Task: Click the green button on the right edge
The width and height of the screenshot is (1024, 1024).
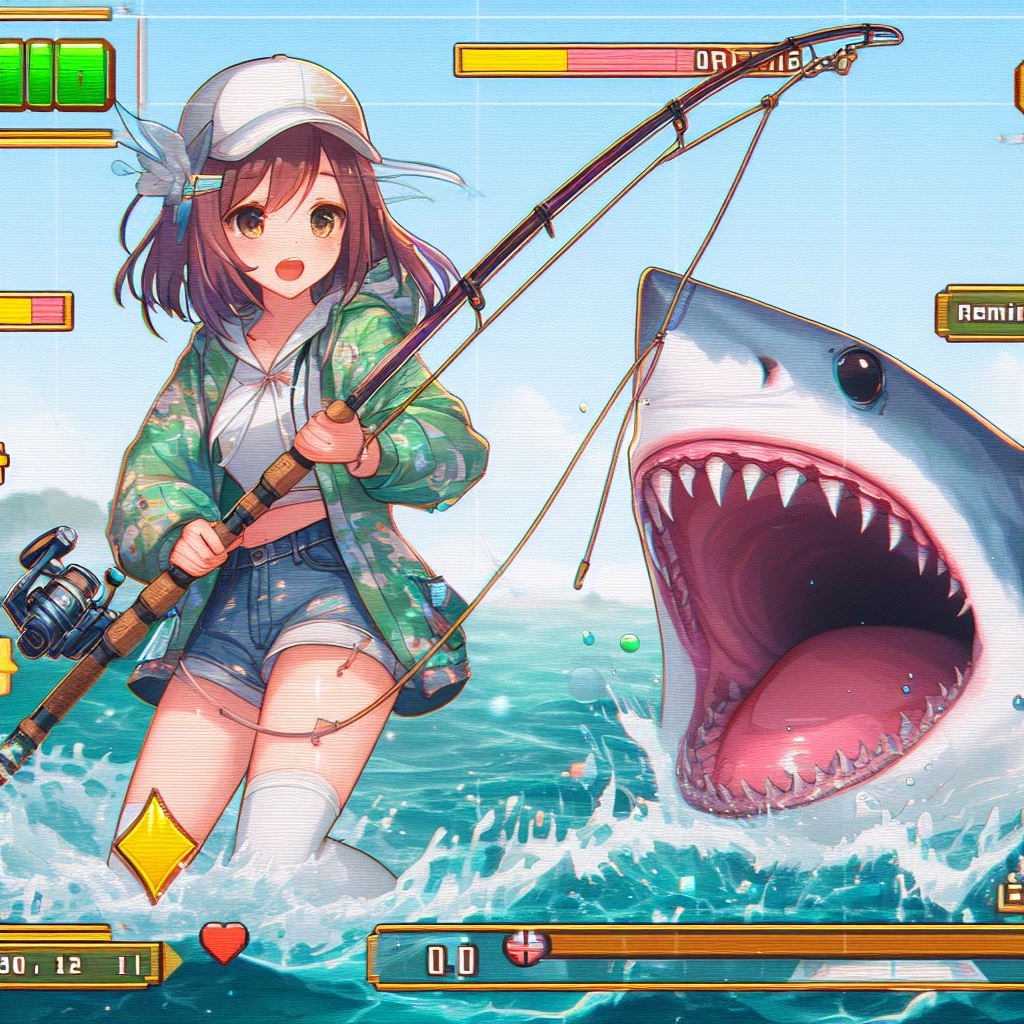Action: pos(985,313)
